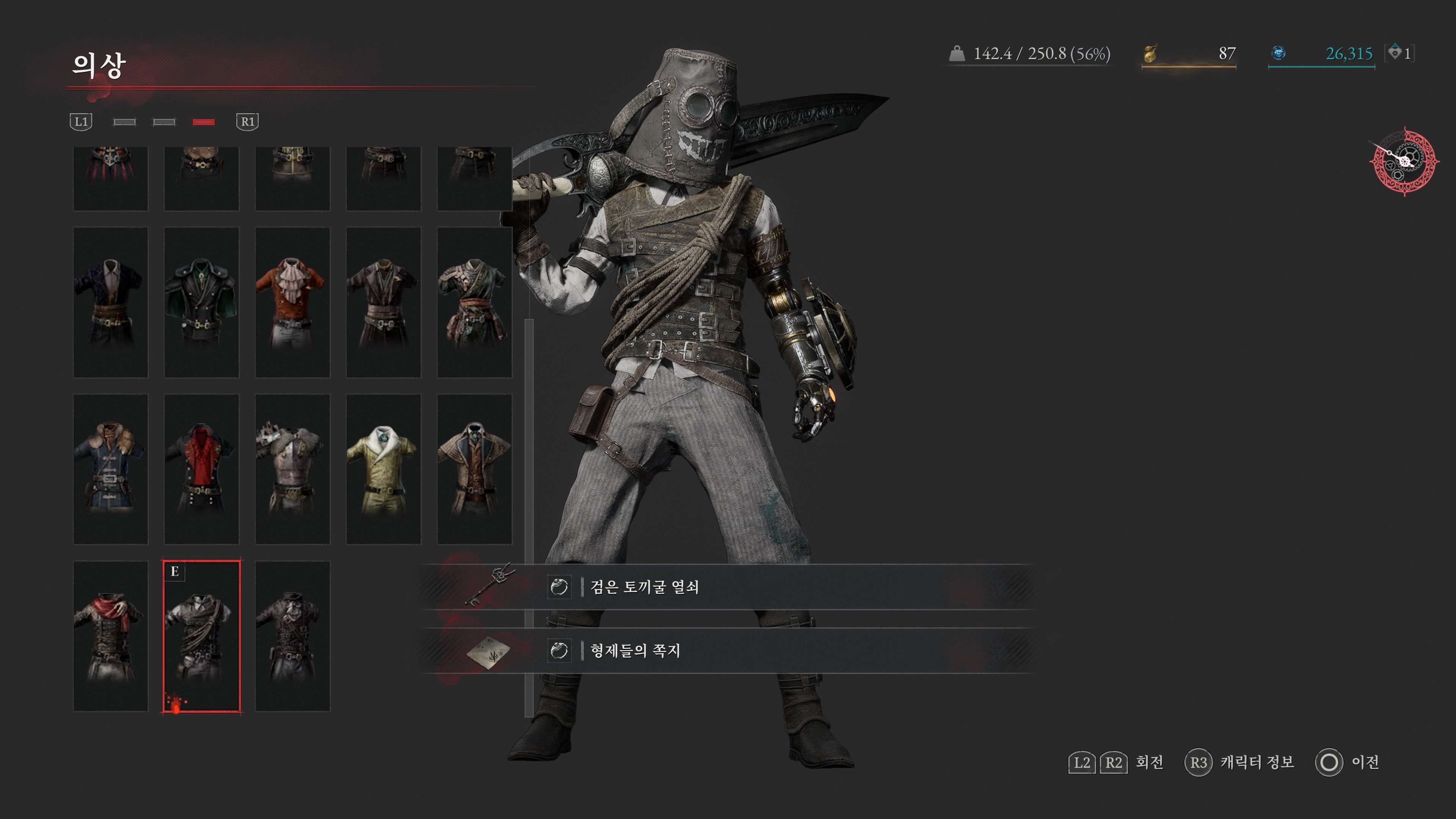The height and width of the screenshot is (819, 1456).
Task: Pick the black coat with red shirt
Action: (201, 469)
